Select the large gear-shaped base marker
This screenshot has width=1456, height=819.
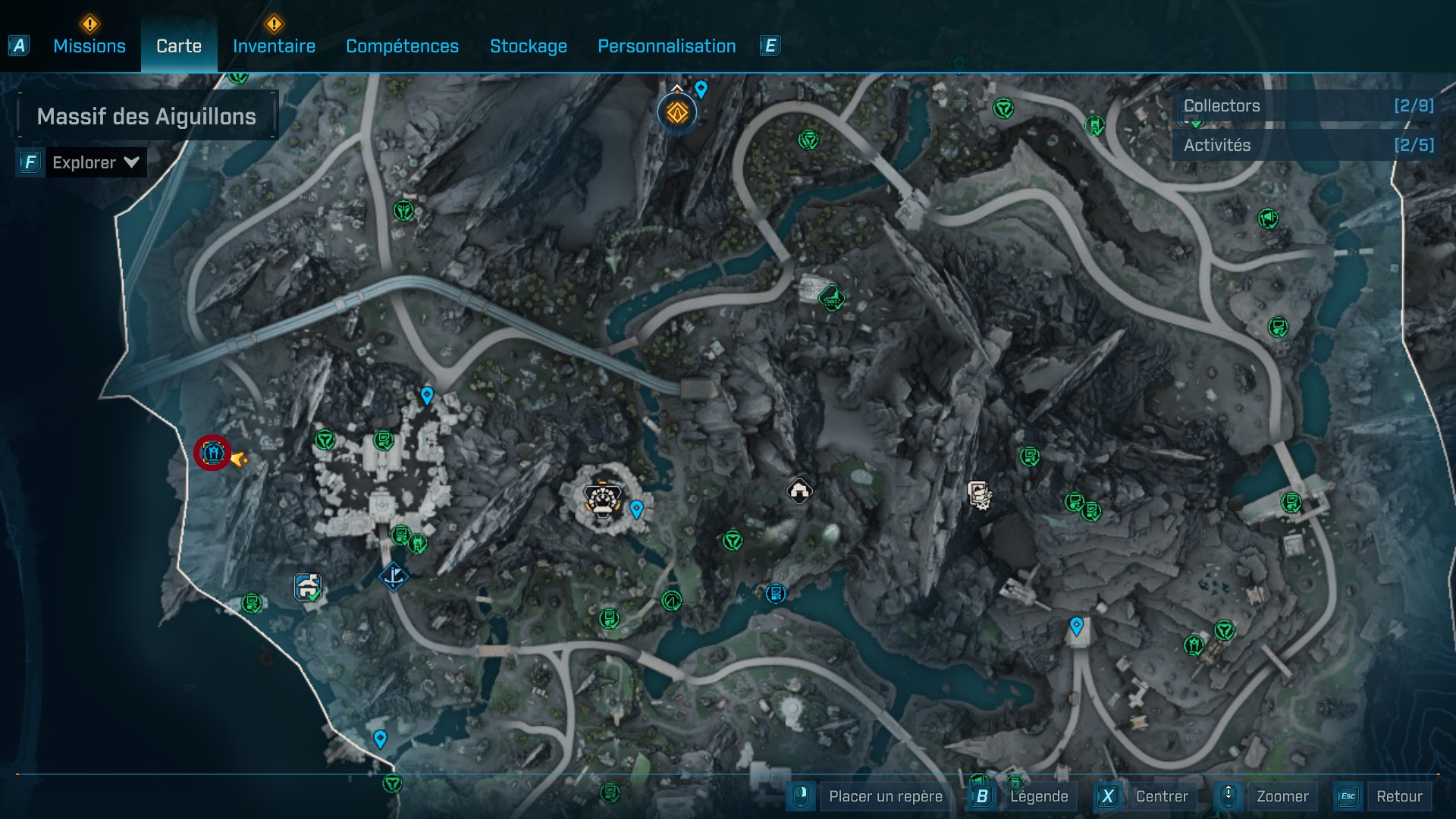(603, 500)
